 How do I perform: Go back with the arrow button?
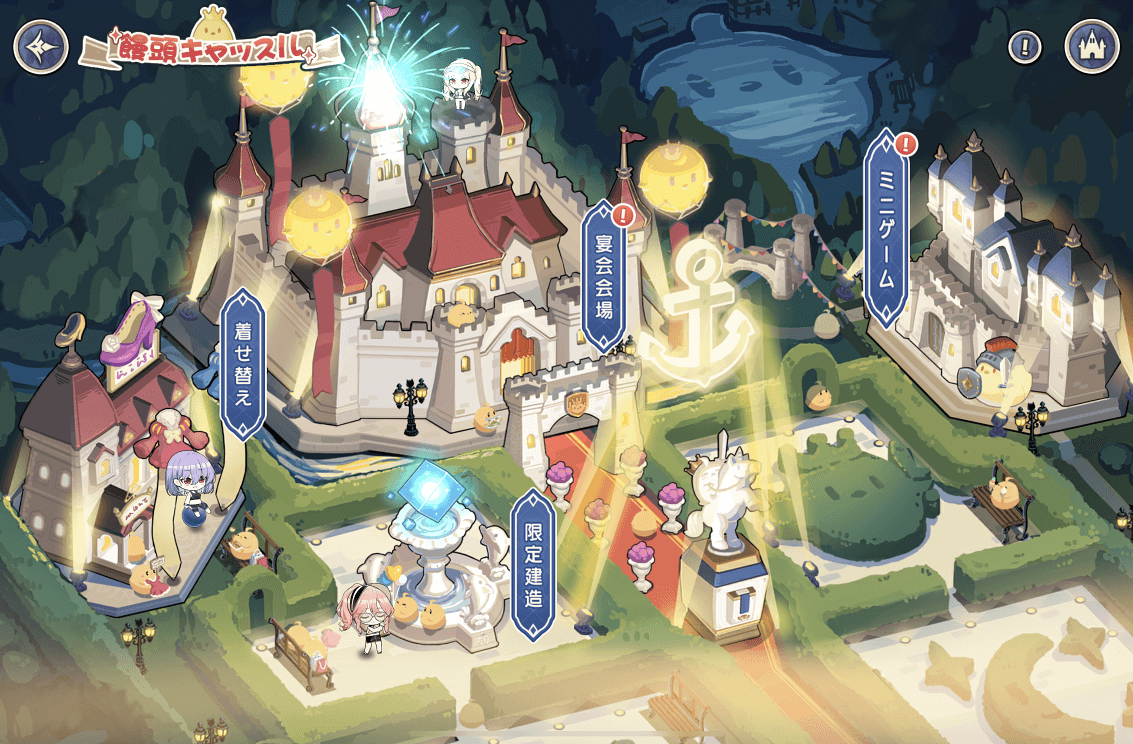(x=41, y=46)
